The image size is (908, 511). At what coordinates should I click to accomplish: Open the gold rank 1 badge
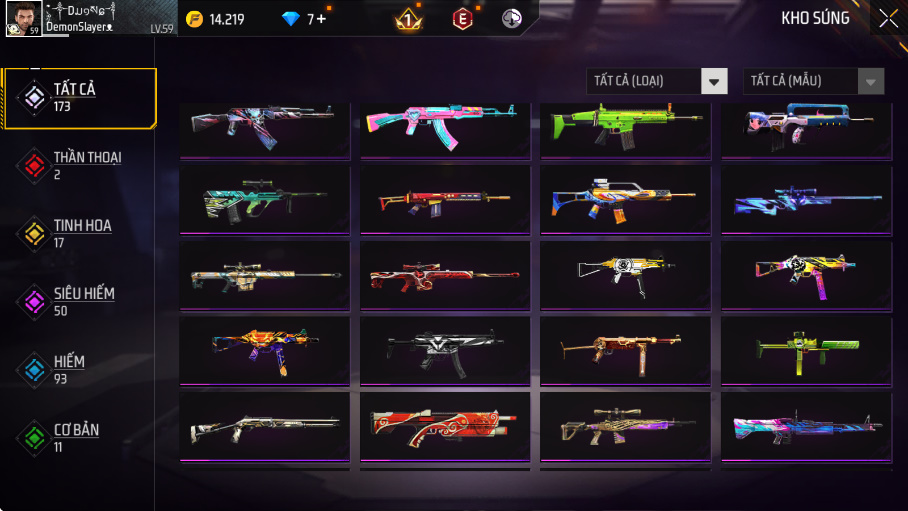(x=408, y=19)
